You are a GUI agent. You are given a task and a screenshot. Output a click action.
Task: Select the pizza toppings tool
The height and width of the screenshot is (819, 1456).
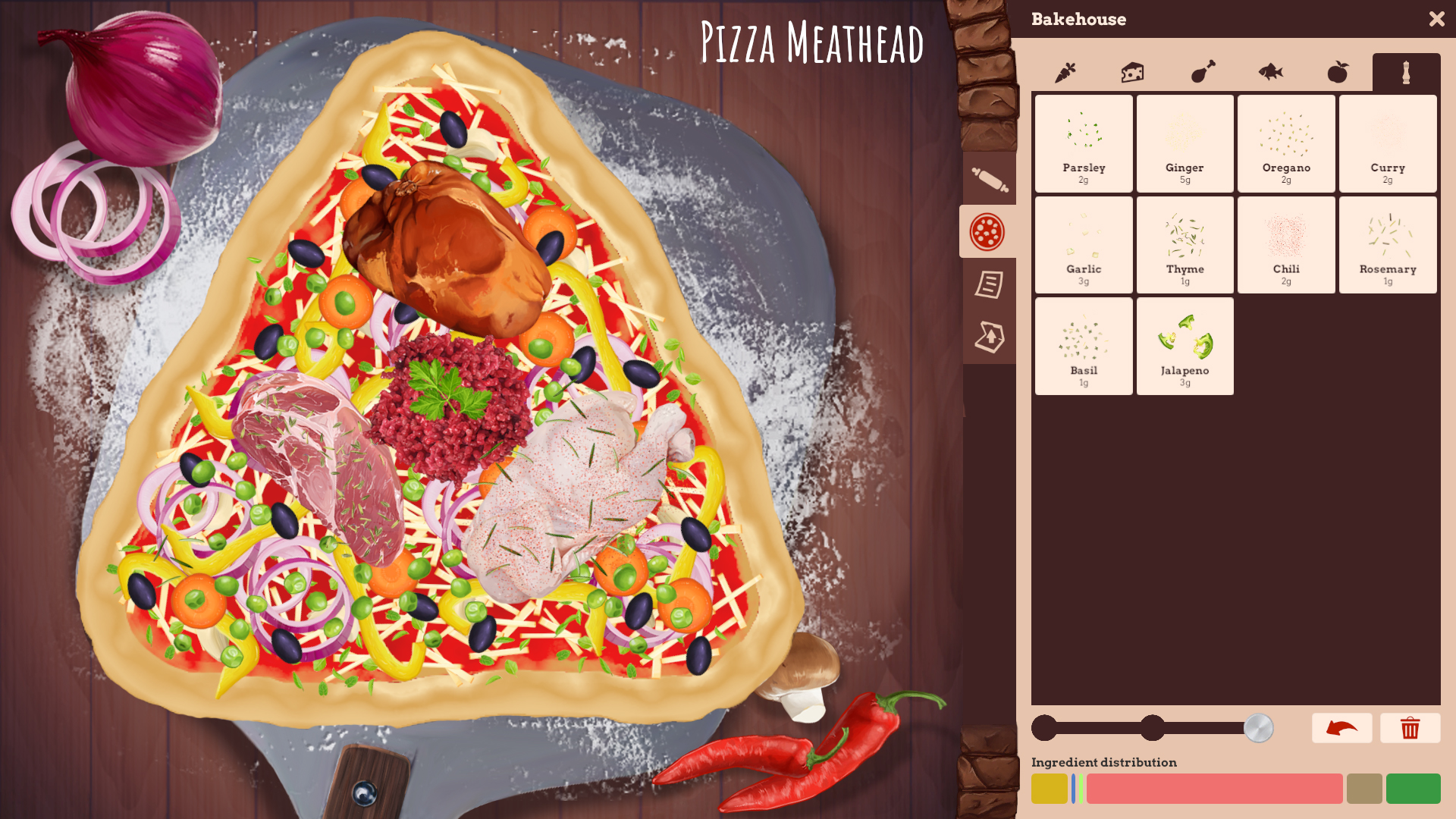[x=989, y=231]
